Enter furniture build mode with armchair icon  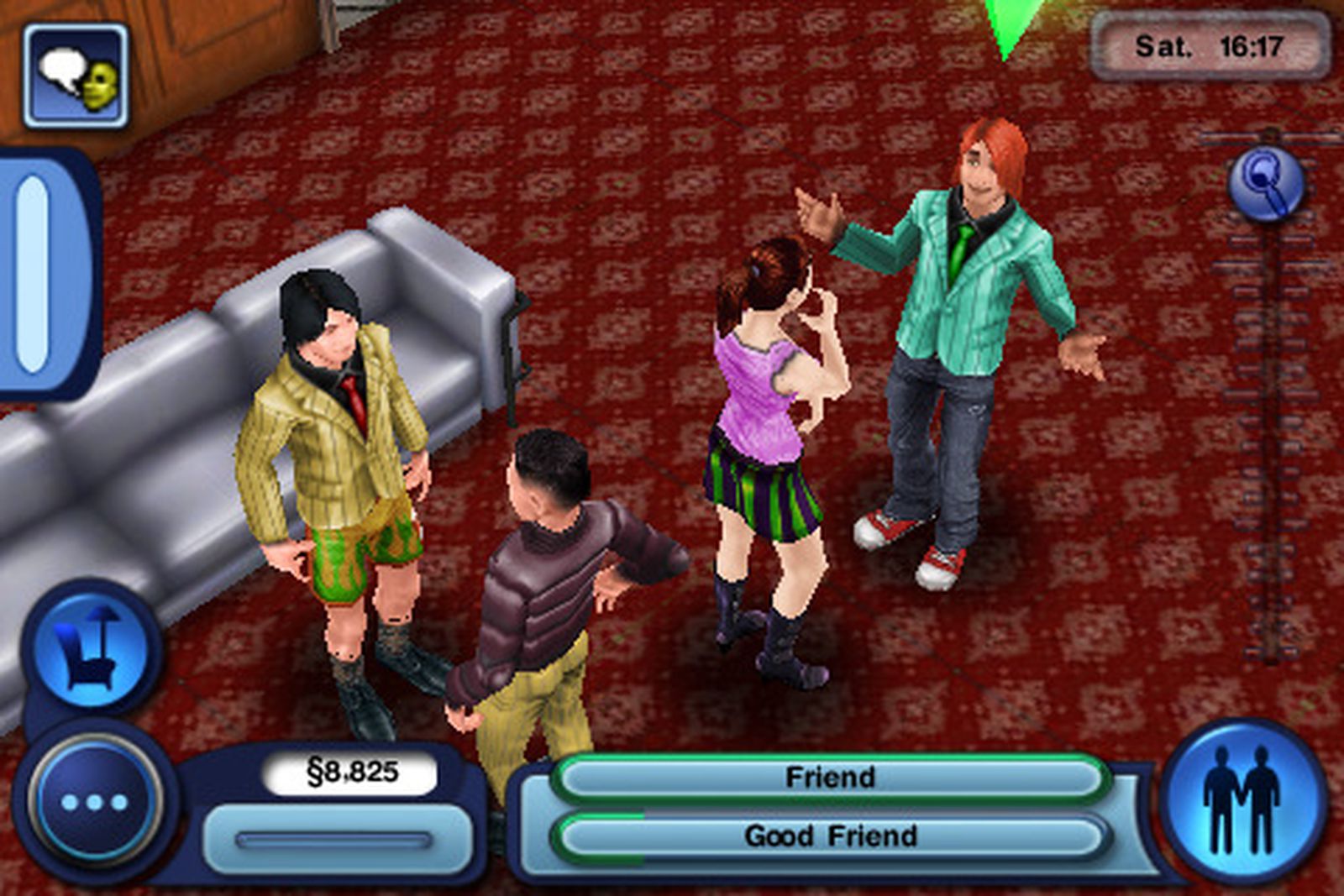pyautogui.click(x=91, y=648)
